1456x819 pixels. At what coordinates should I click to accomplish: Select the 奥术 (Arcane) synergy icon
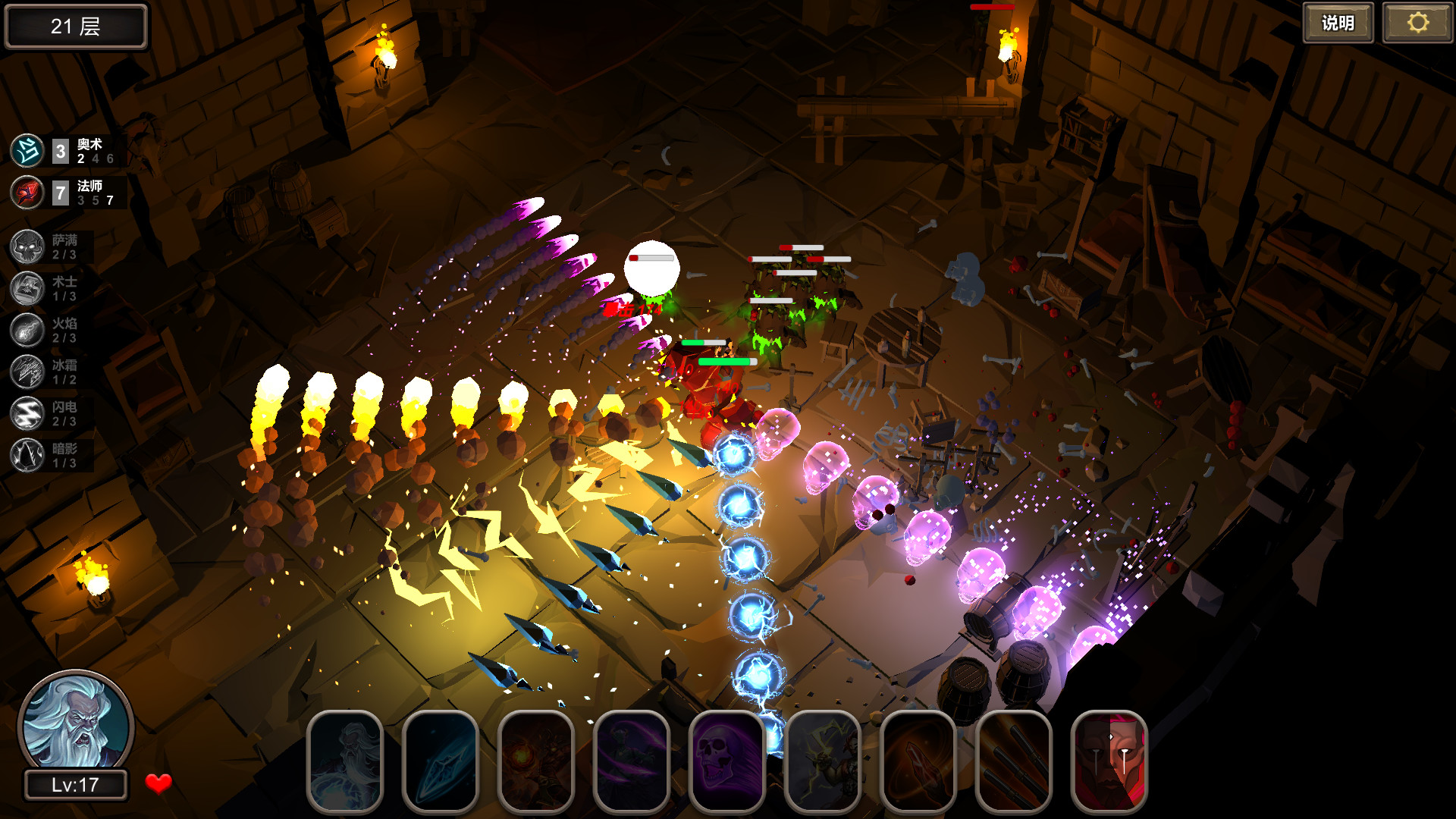point(27,150)
